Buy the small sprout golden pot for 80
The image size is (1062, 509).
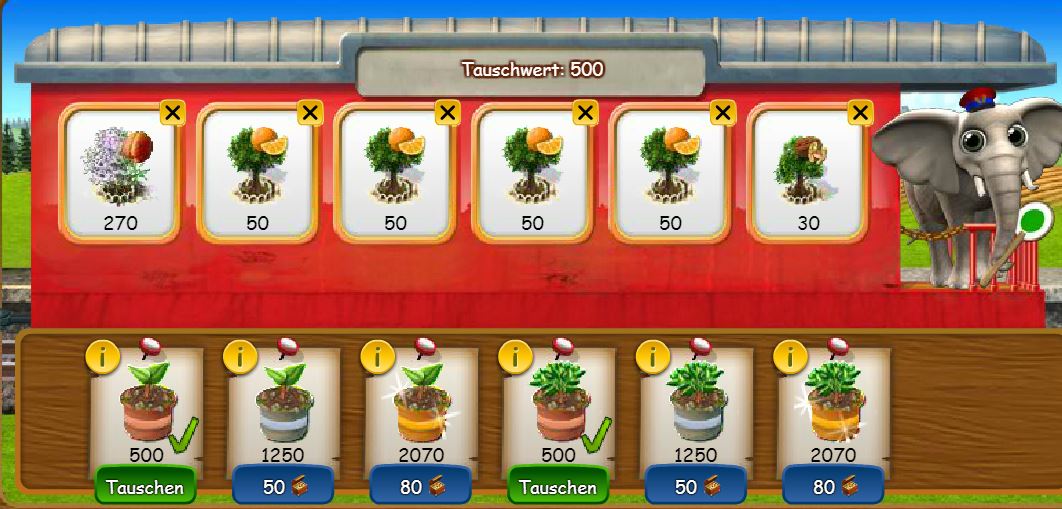pyautogui.click(x=420, y=487)
